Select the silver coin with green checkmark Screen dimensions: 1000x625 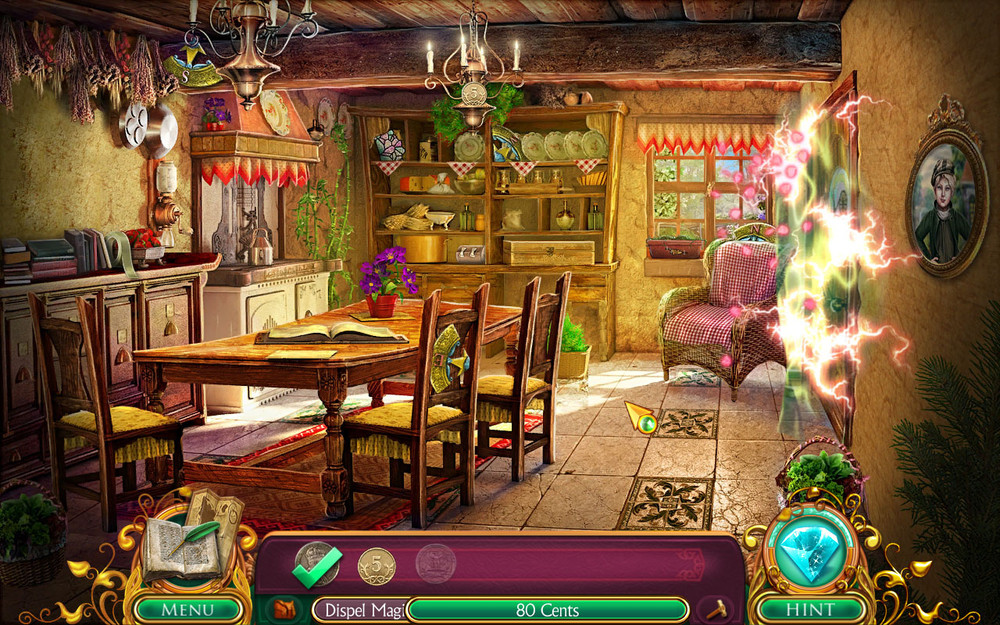point(314,564)
